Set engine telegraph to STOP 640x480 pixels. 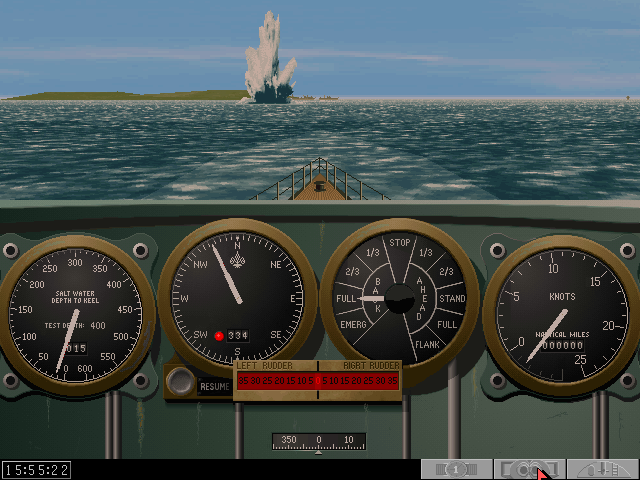400,243
